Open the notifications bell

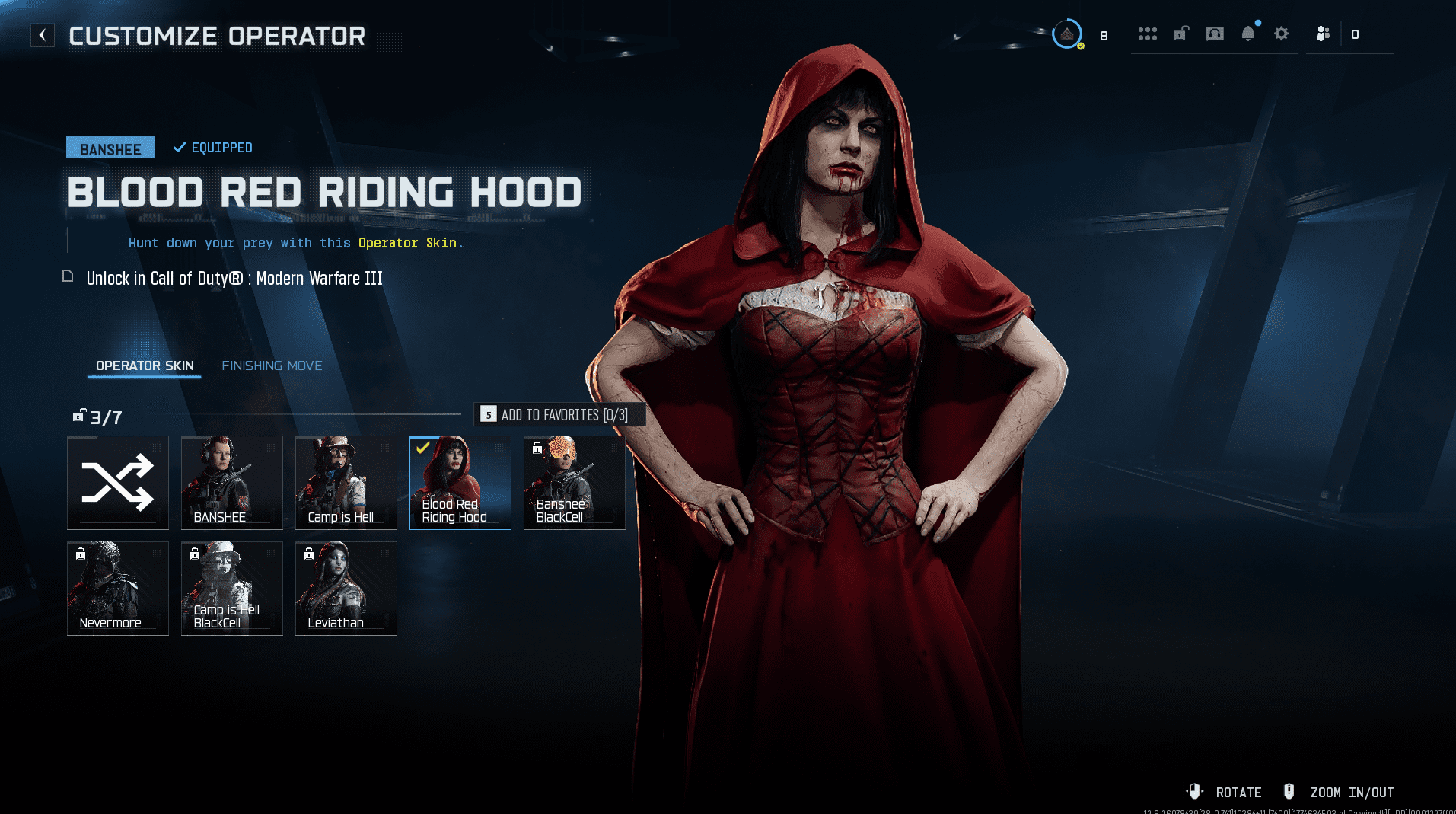[1248, 34]
